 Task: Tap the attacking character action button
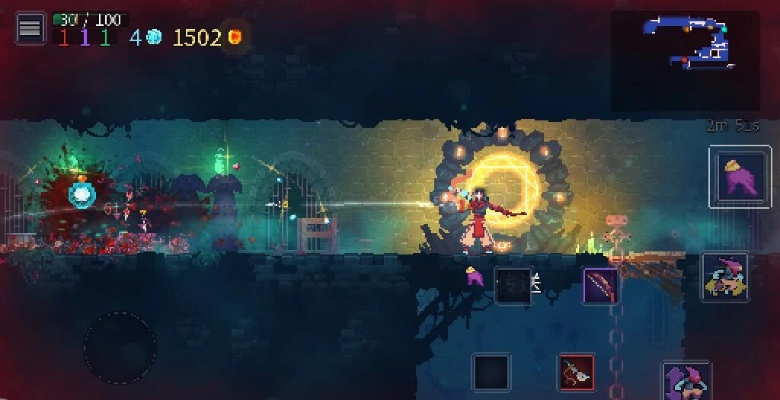coord(724,277)
